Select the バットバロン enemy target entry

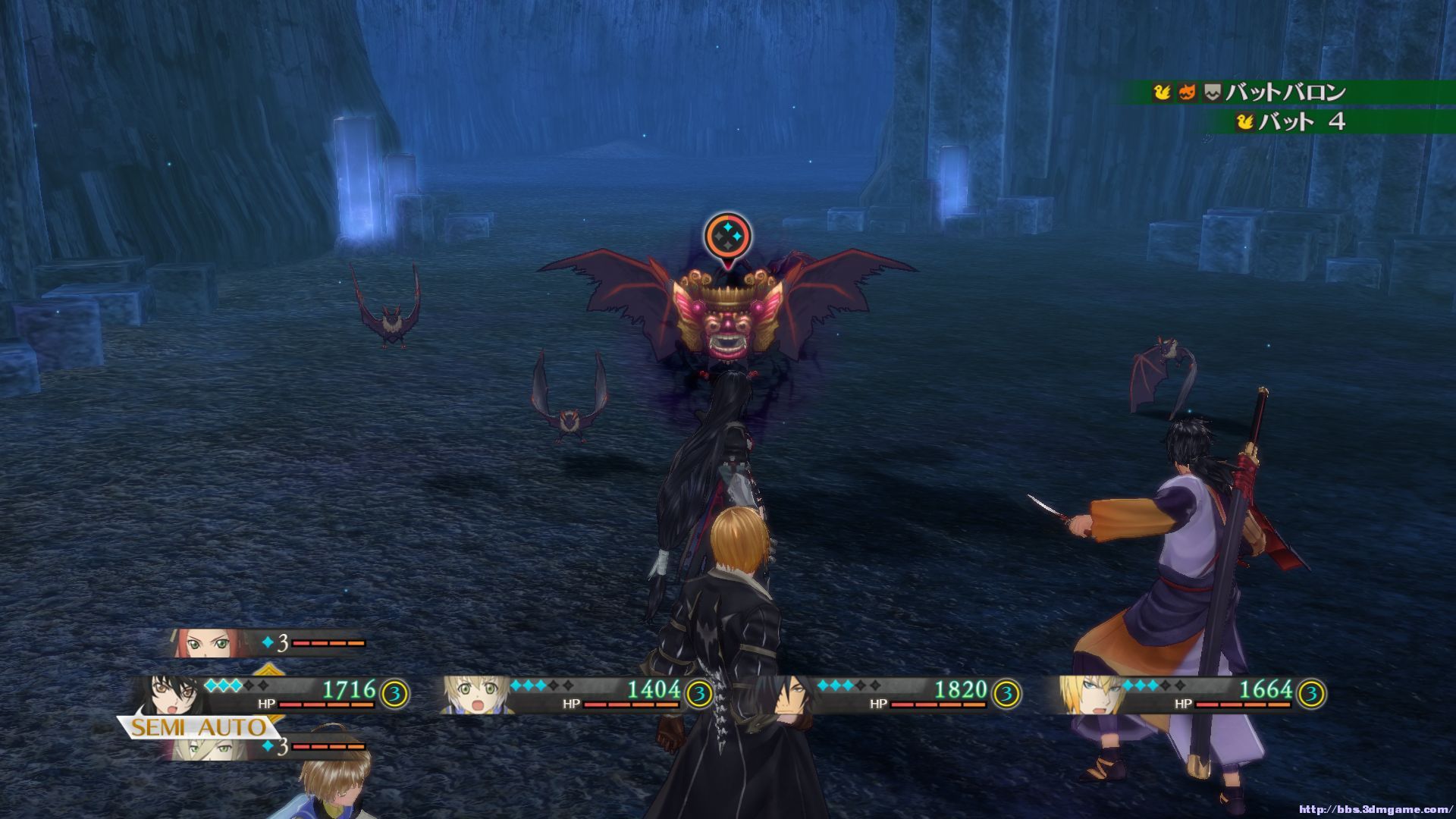[1285, 93]
